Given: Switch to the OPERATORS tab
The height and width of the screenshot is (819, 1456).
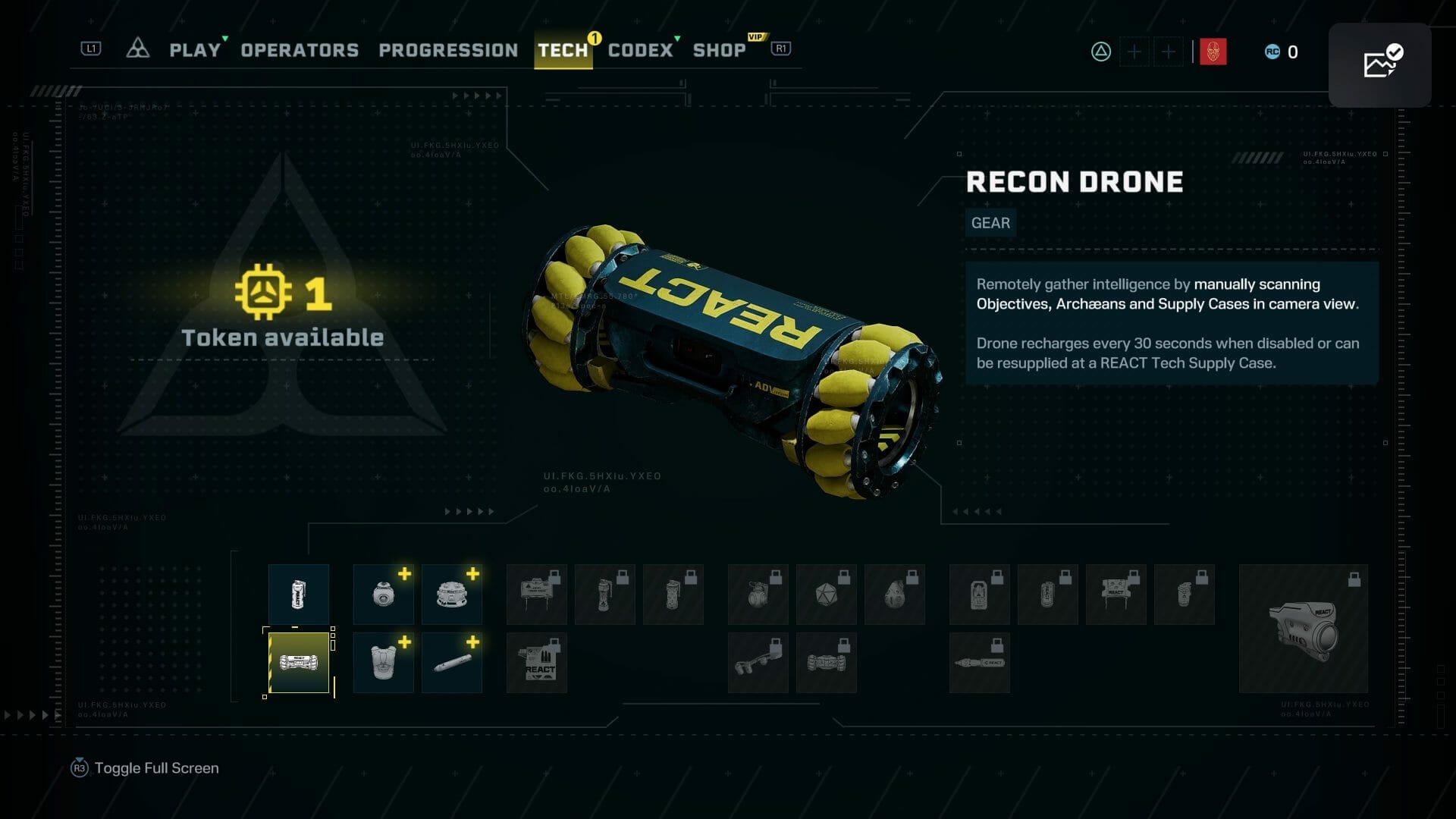Looking at the screenshot, I should (300, 50).
